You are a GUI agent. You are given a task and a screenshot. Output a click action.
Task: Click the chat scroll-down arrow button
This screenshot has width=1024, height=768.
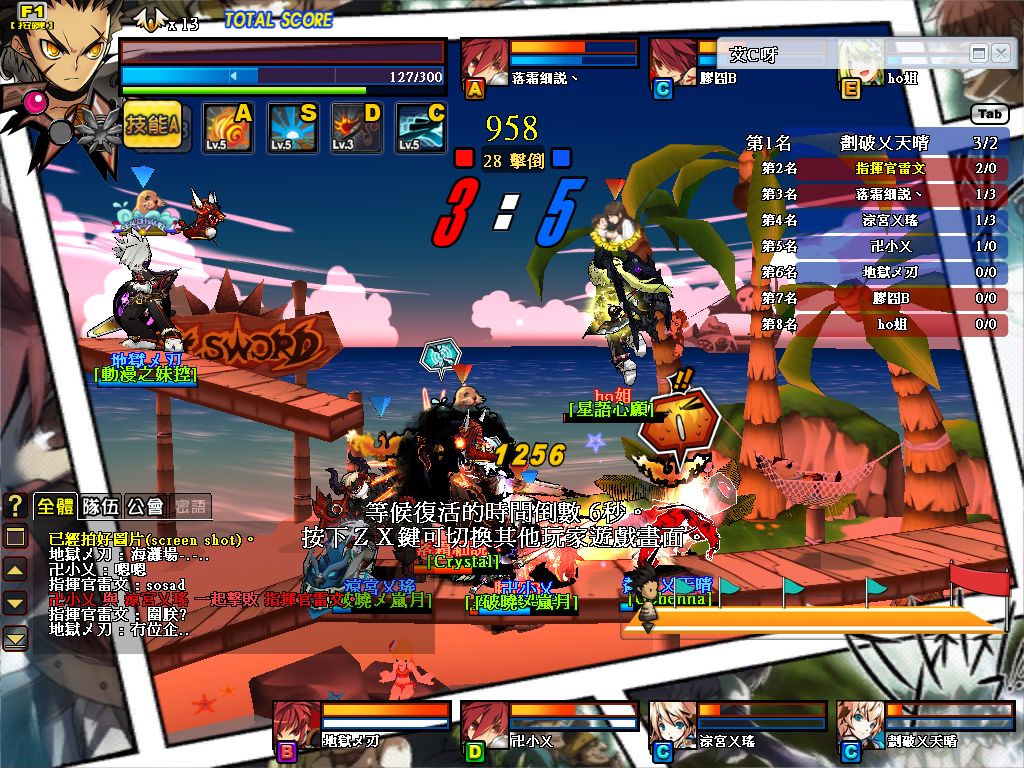15,603
